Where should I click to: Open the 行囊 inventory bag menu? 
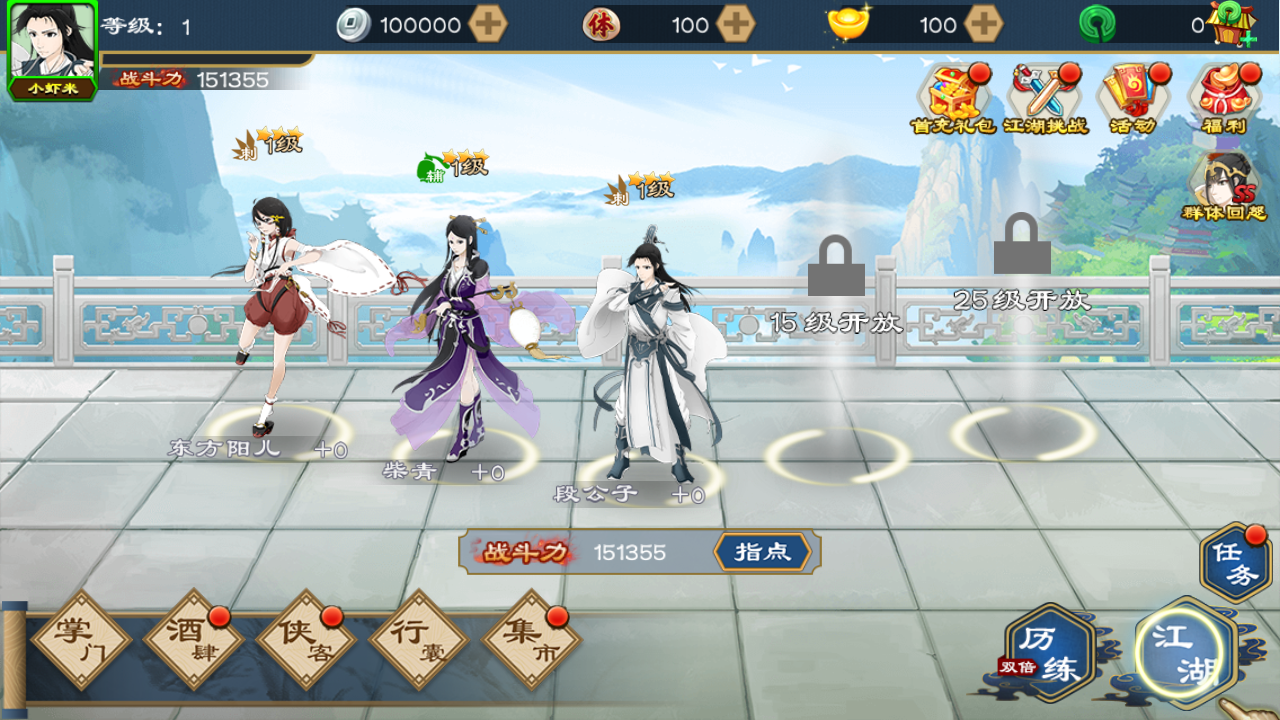click(x=418, y=640)
